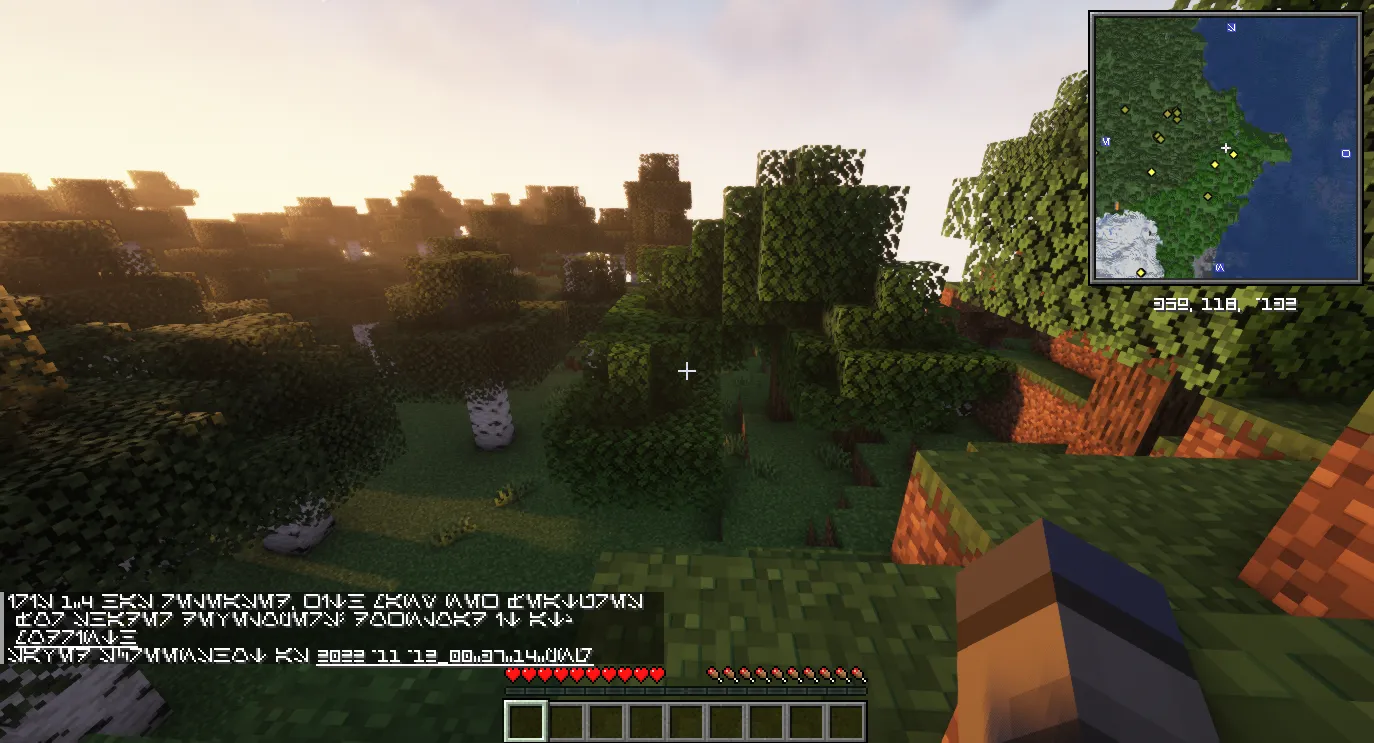Click the last heart of the health bar

[657, 673]
